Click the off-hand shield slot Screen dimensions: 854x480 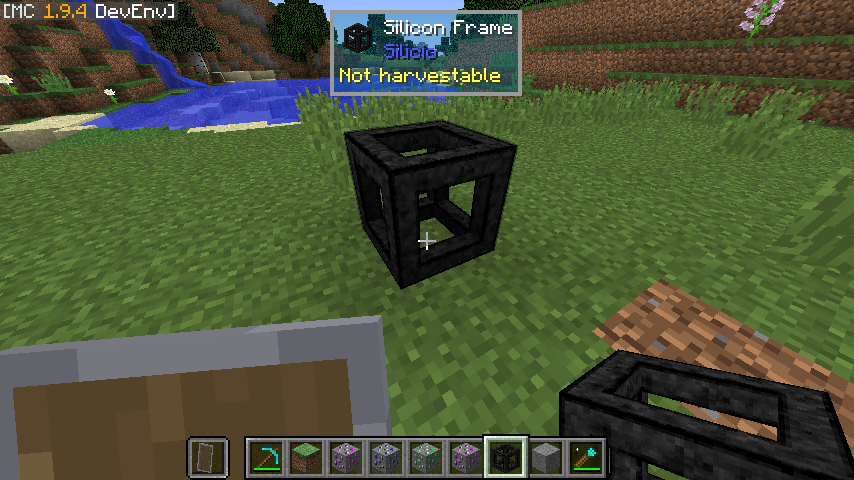209,457
